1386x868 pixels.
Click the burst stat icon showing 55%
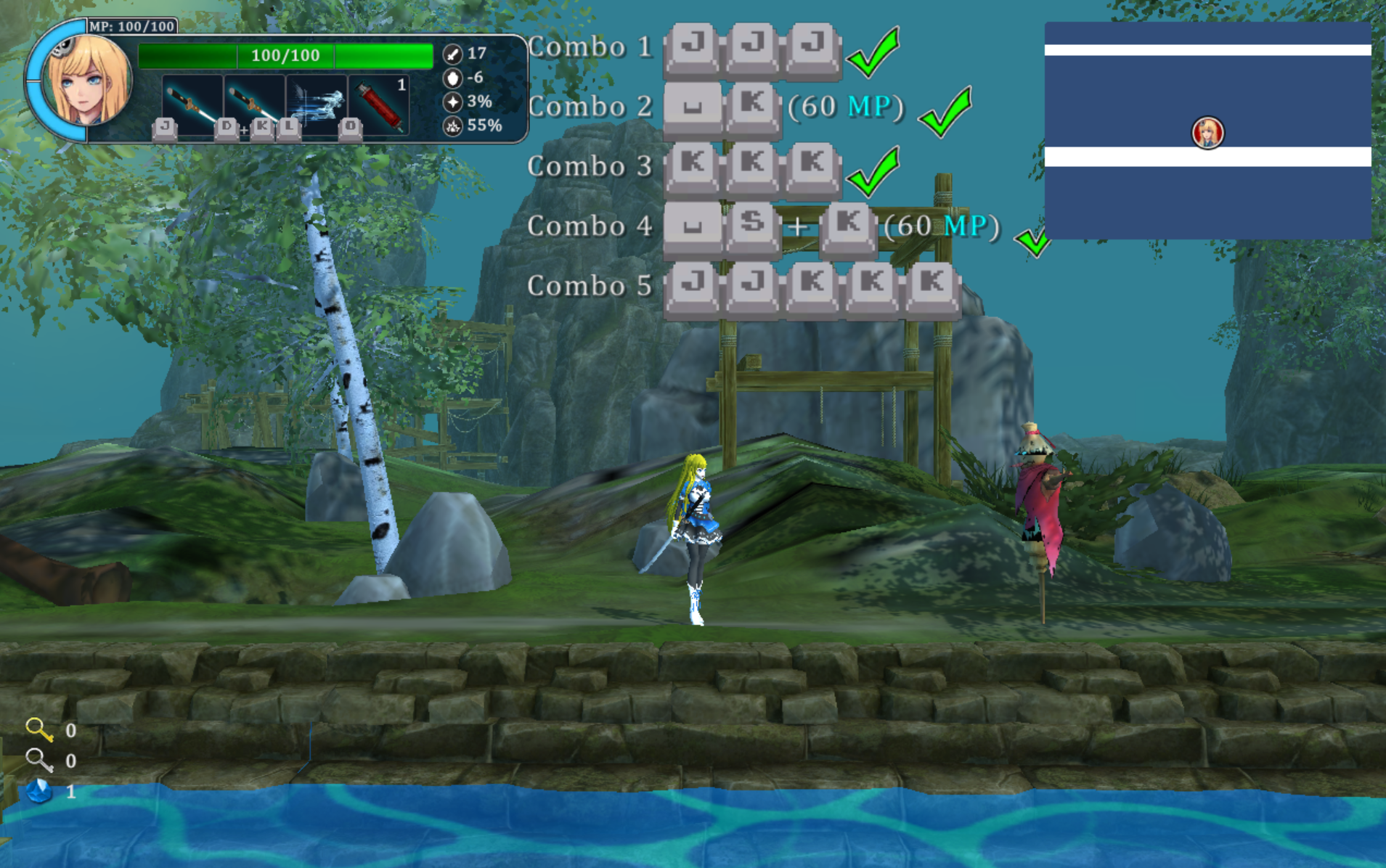(452, 126)
